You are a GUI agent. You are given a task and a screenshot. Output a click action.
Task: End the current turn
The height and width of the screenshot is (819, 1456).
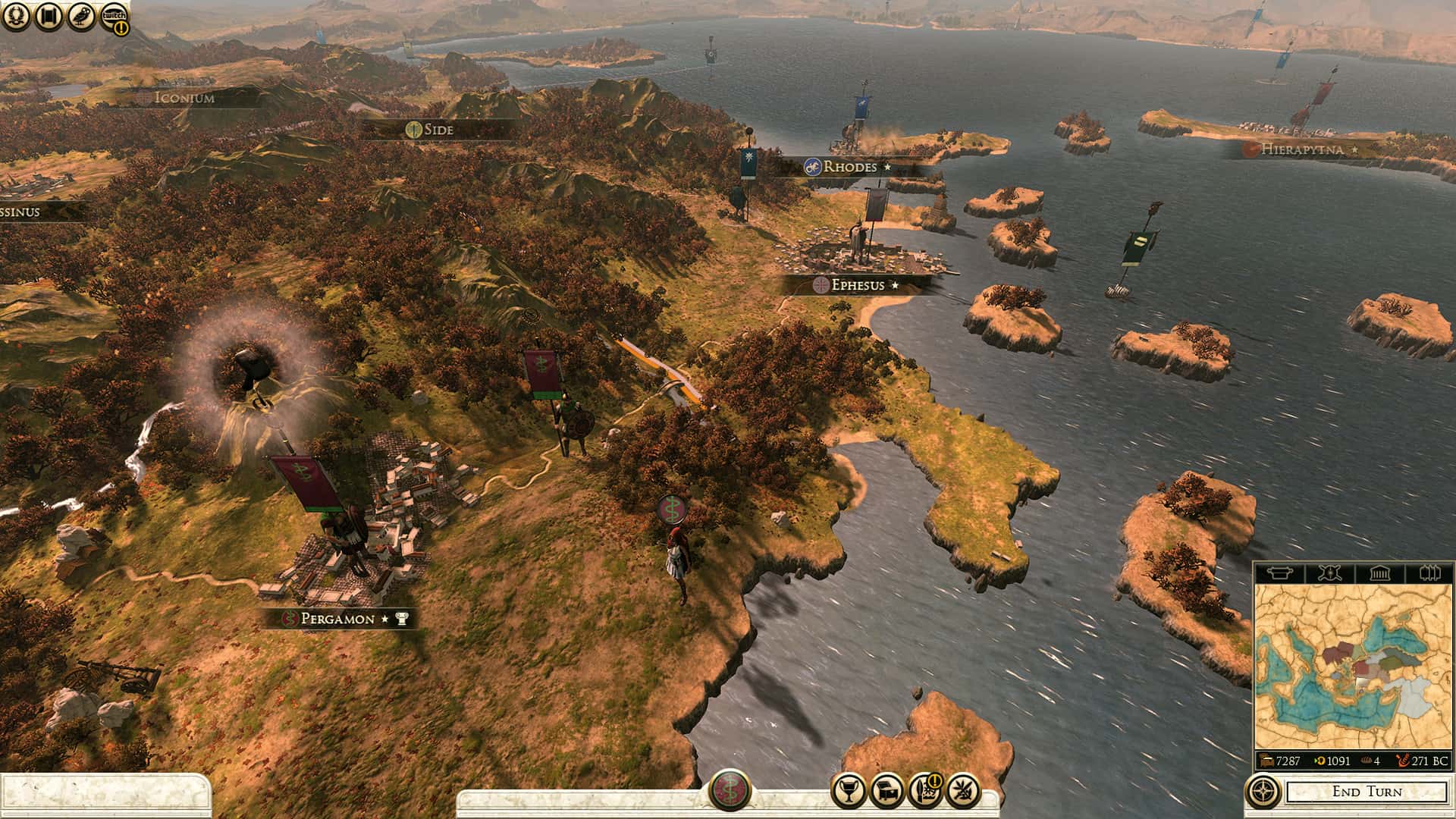(1367, 792)
